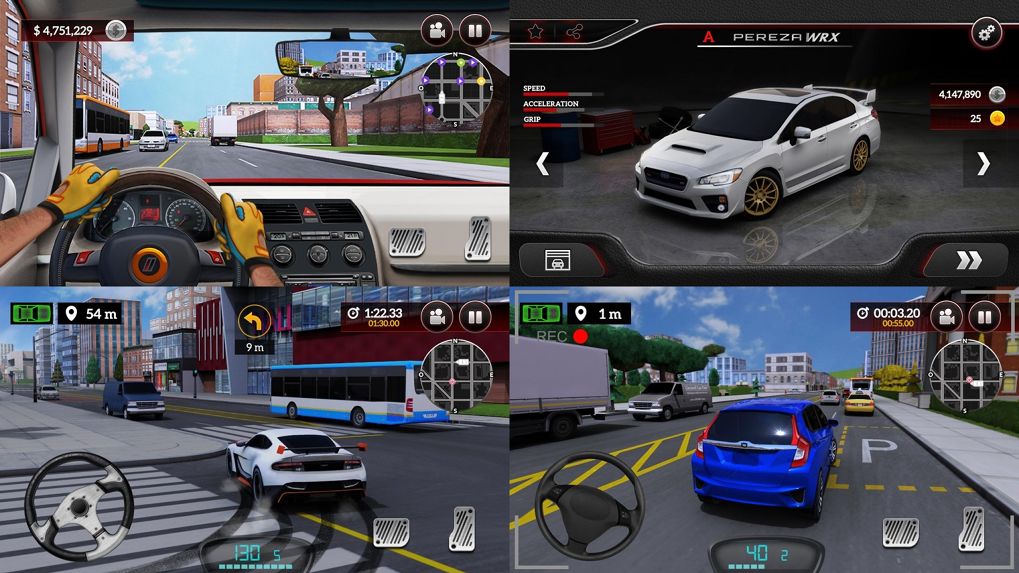The height and width of the screenshot is (573, 1019).
Task: Open the garage button below the car
Action: click(x=558, y=261)
